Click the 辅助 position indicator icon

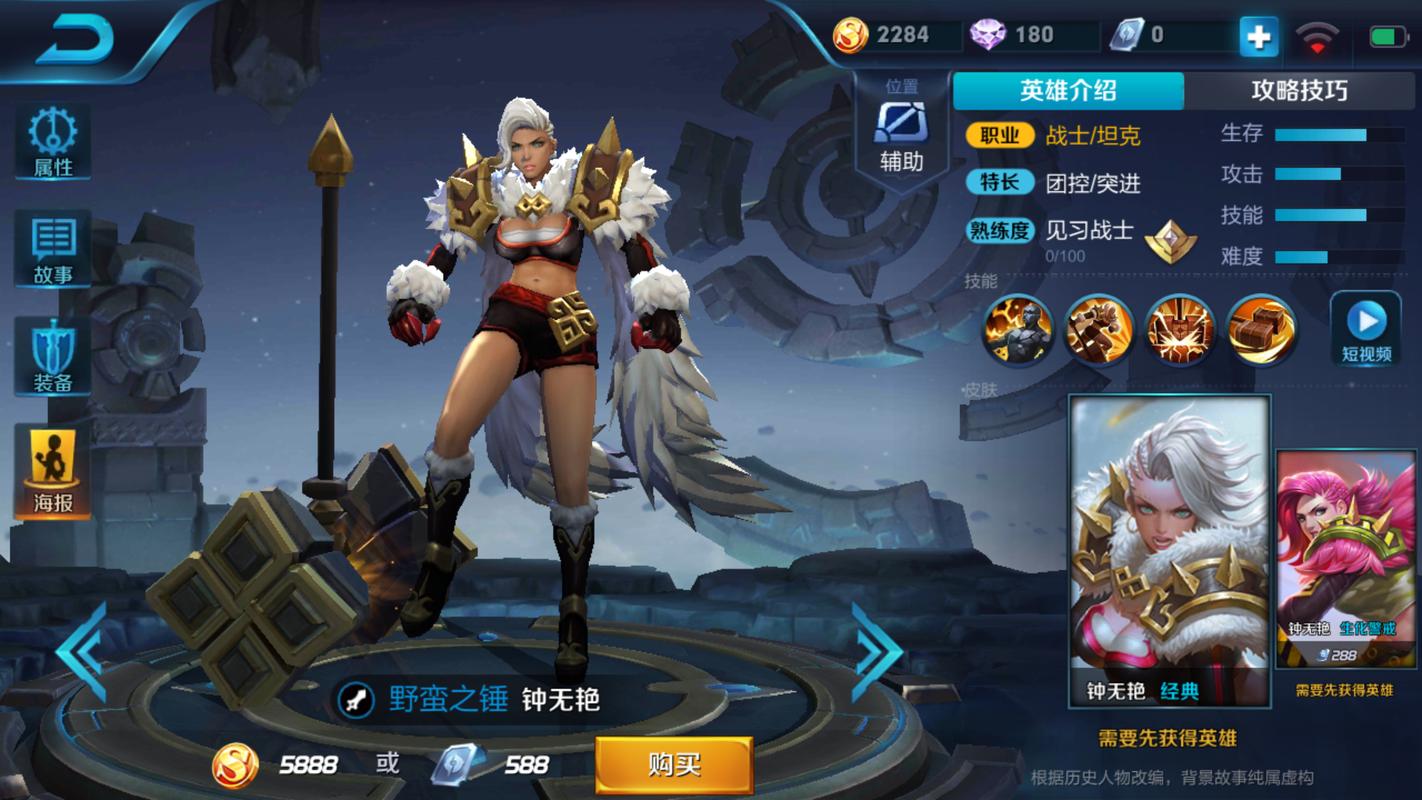(x=901, y=124)
